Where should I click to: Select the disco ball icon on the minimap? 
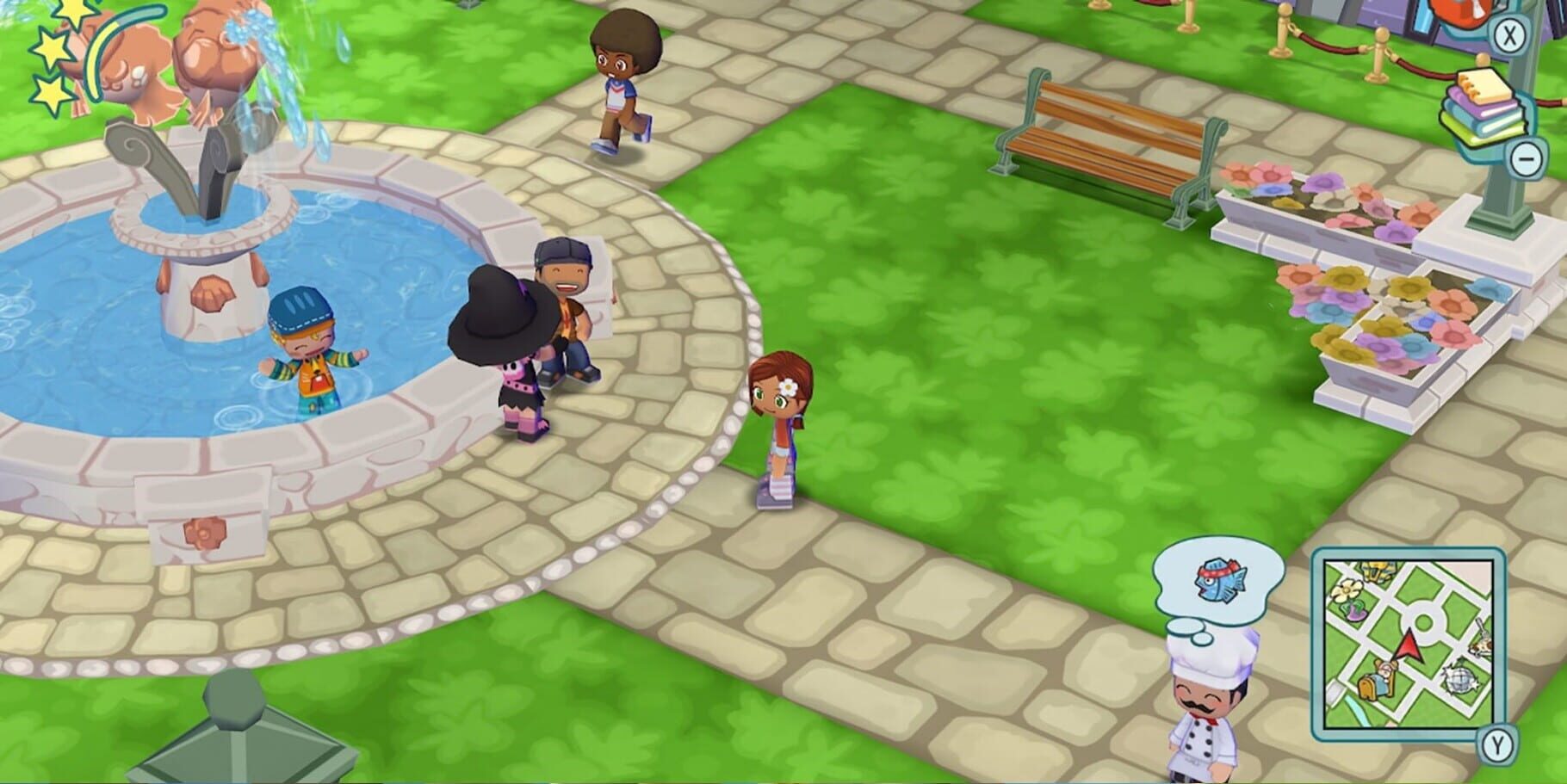pos(1460,678)
